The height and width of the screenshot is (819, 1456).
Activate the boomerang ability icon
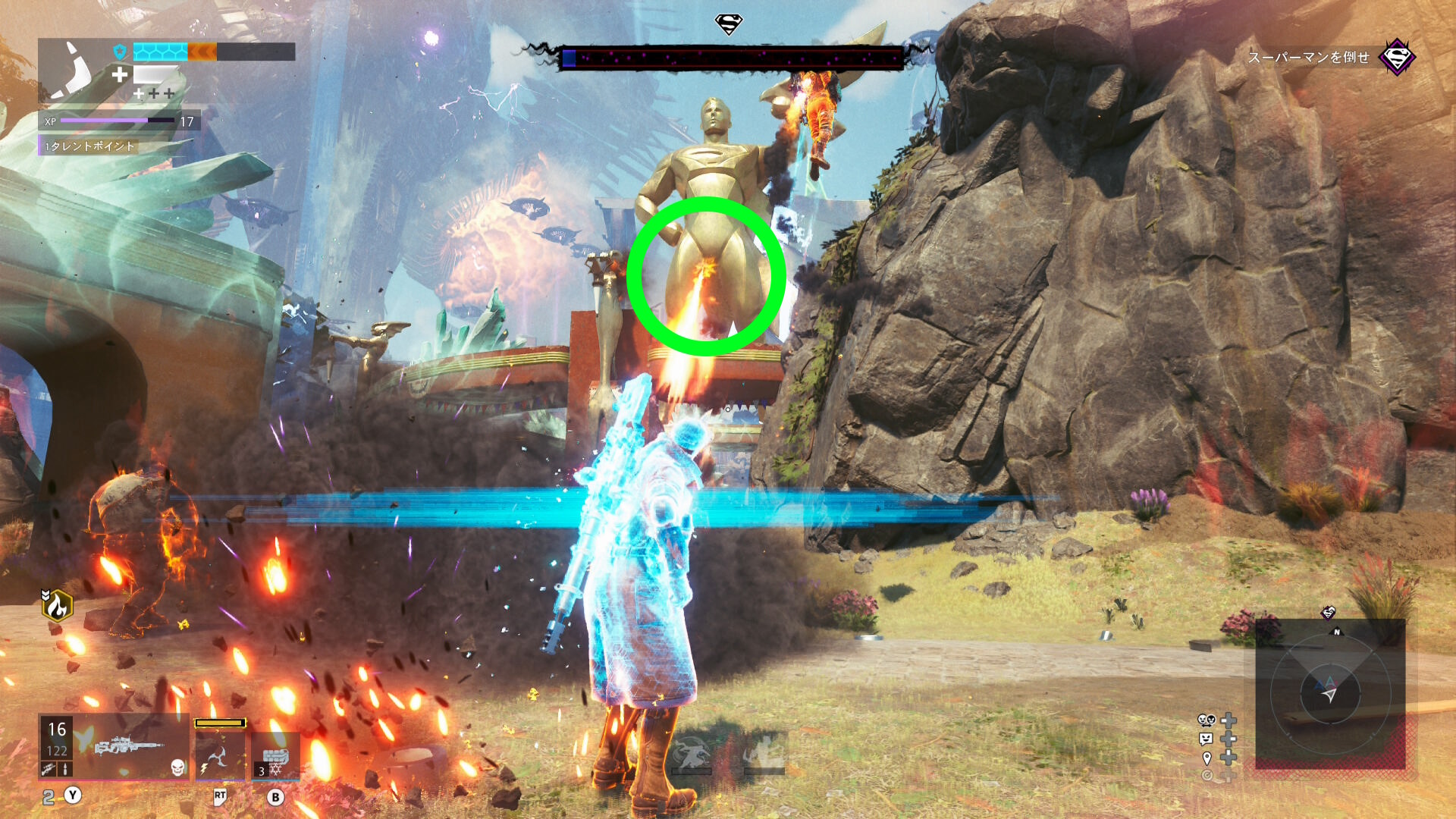pyautogui.click(x=220, y=756)
